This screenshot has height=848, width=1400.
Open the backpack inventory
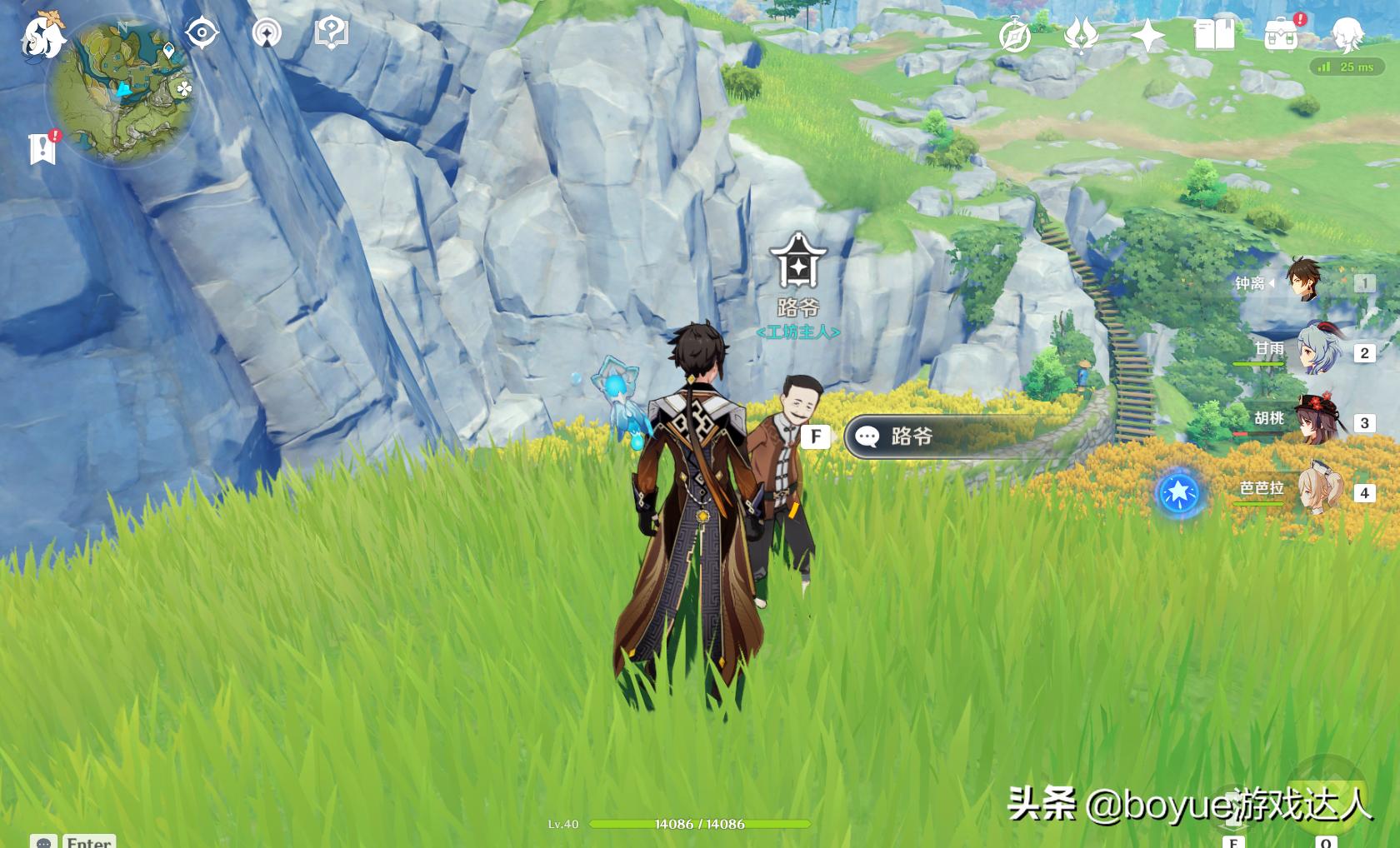coord(1281,36)
